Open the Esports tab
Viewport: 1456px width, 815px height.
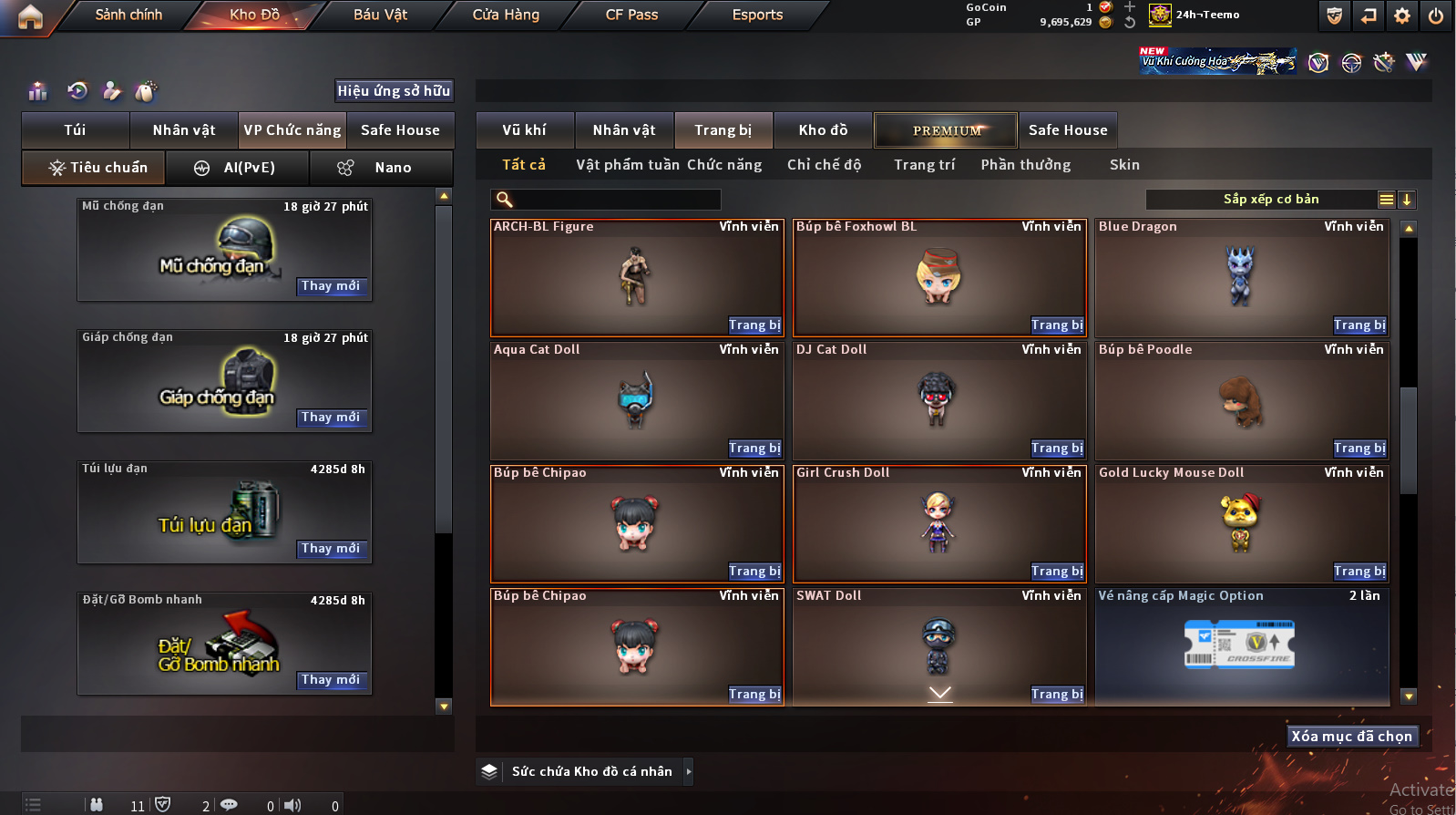tap(757, 15)
